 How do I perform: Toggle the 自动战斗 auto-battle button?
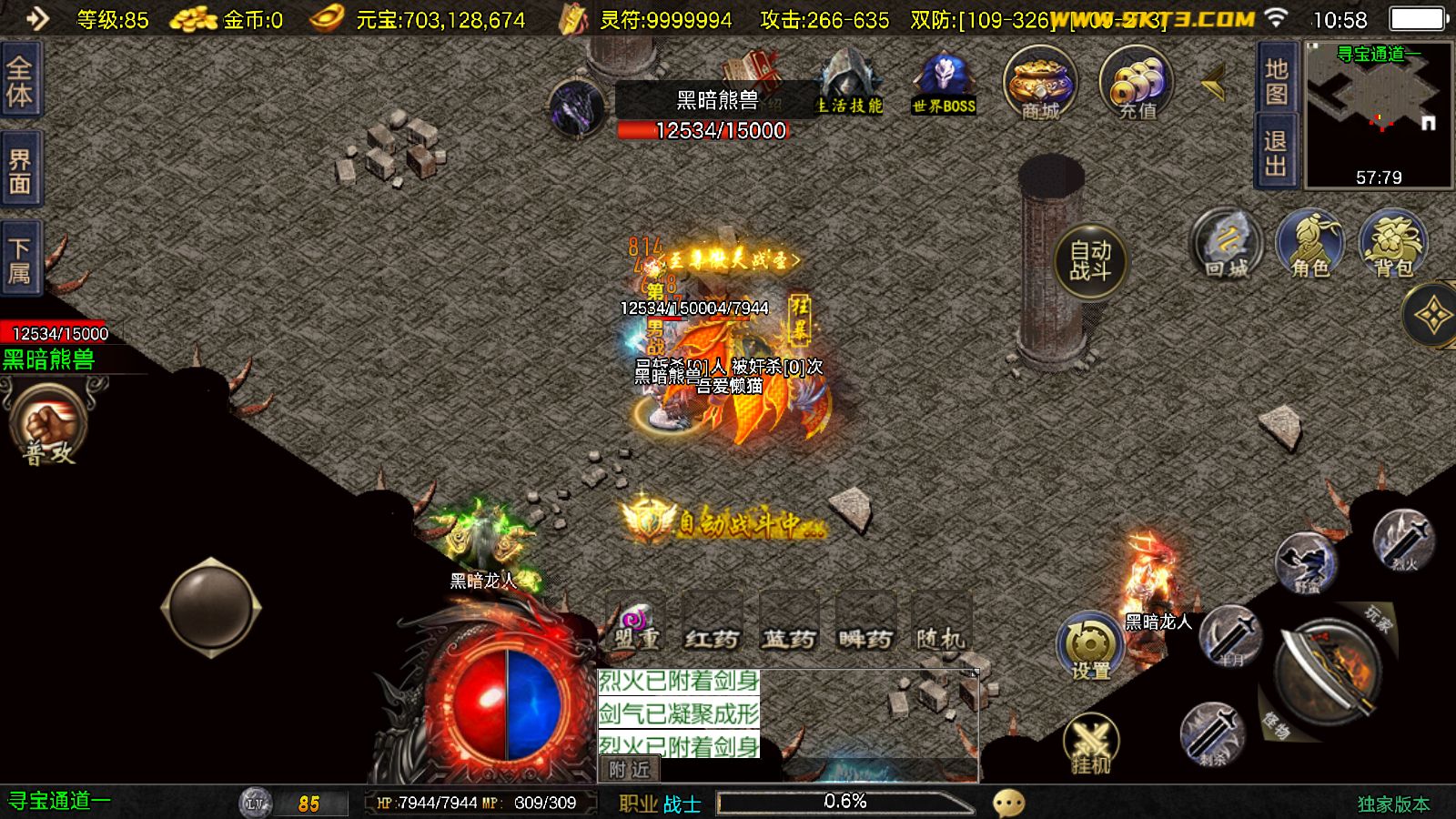click(1090, 261)
